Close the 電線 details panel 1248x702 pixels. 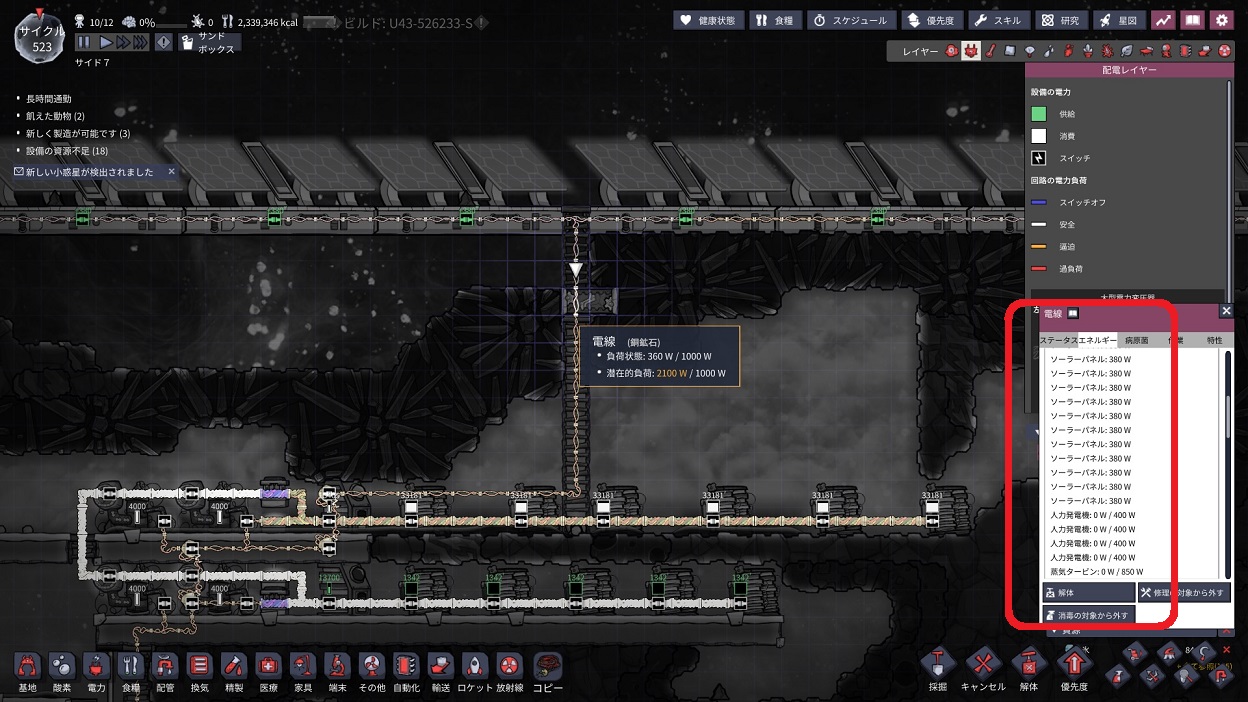tap(1226, 311)
